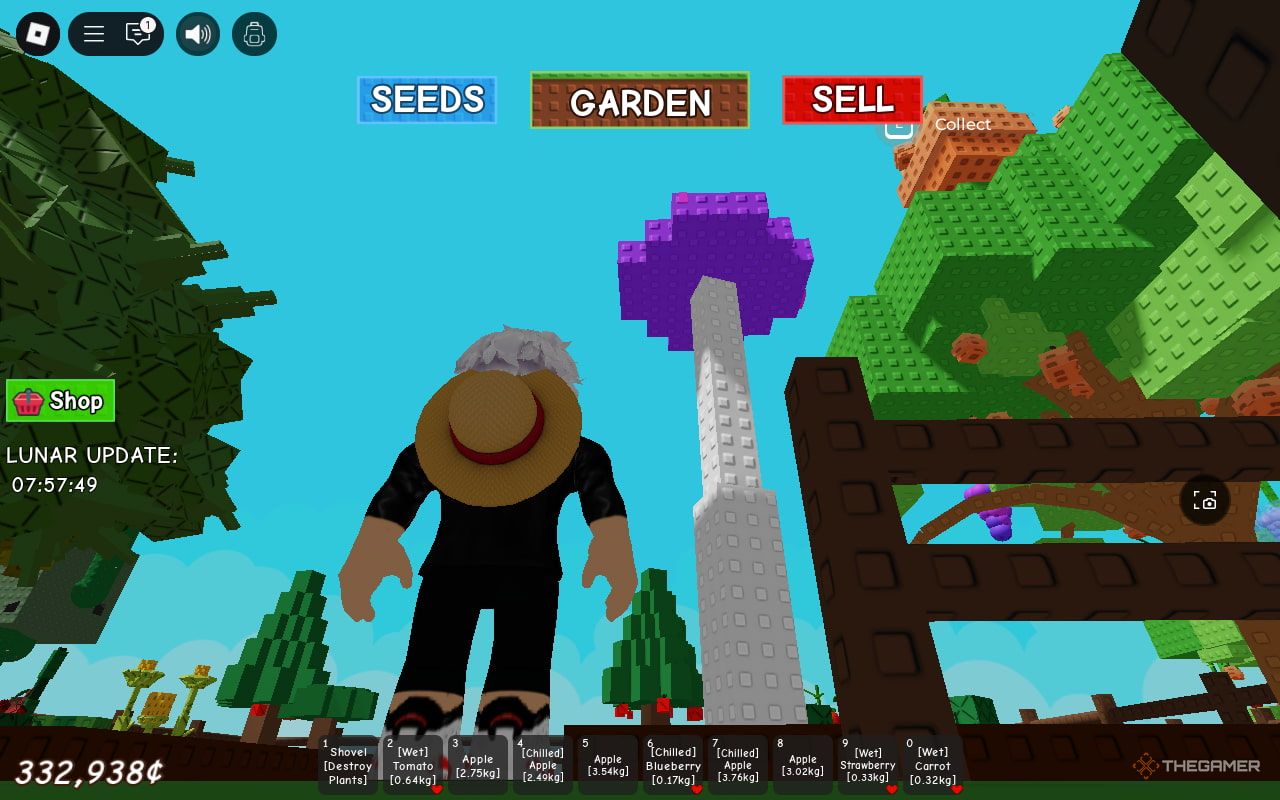The width and height of the screenshot is (1280, 800).
Task: Open the backpack inventory icon
Action: tap(254, 34)
